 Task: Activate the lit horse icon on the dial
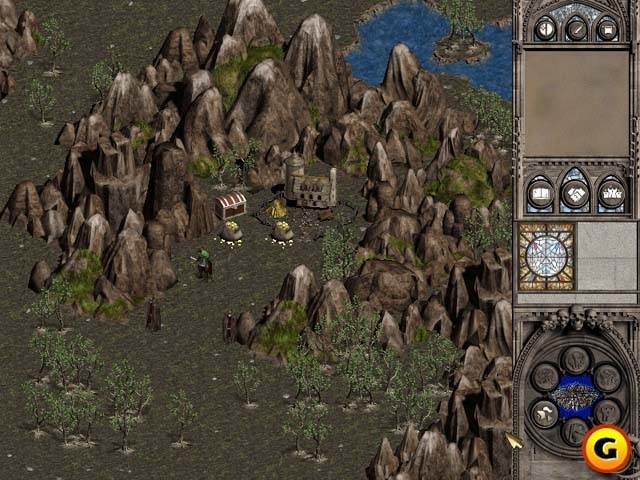click(542, 413)
